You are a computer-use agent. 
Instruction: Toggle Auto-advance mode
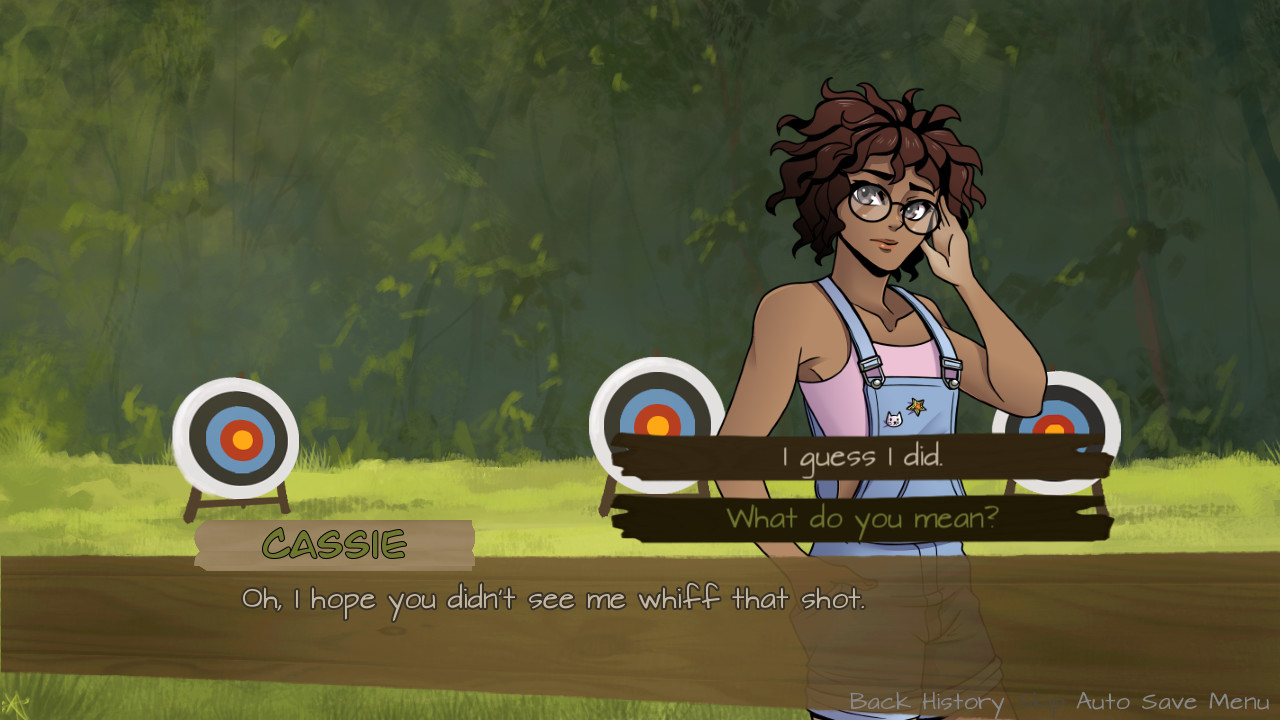[1105, 702]
